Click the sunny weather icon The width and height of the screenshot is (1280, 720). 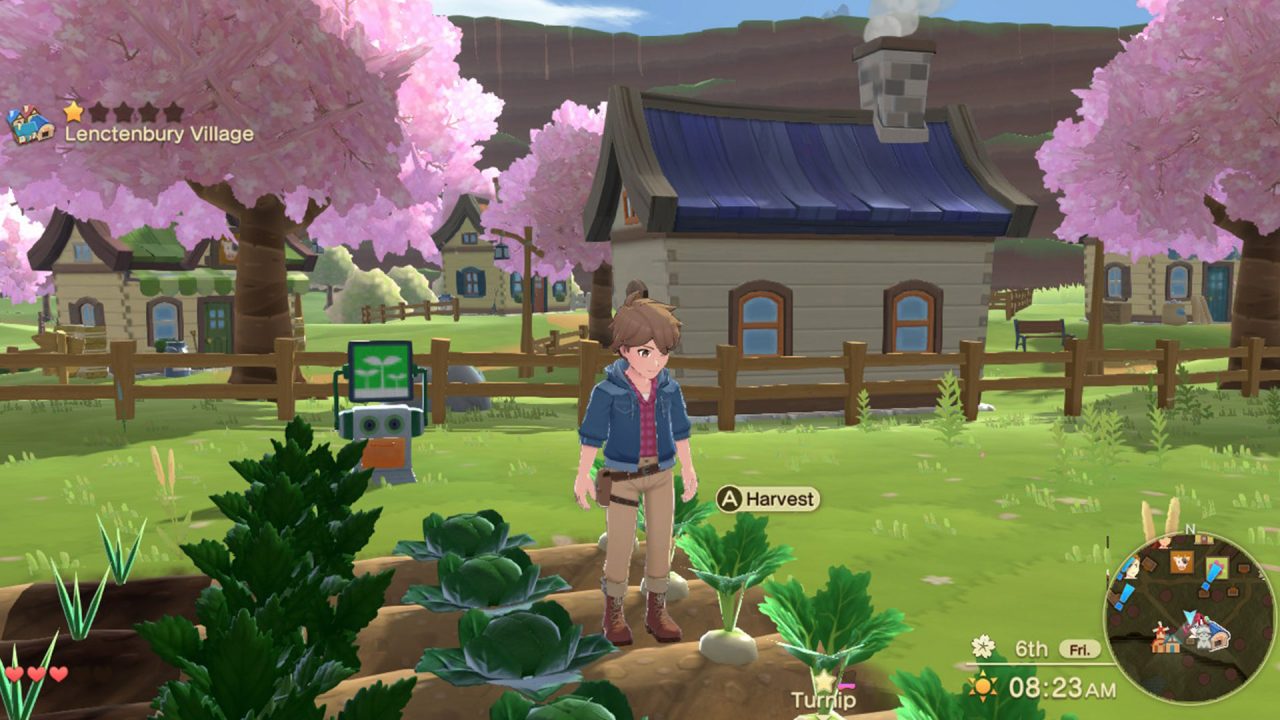pyautogui.click(x=984, y=688)
